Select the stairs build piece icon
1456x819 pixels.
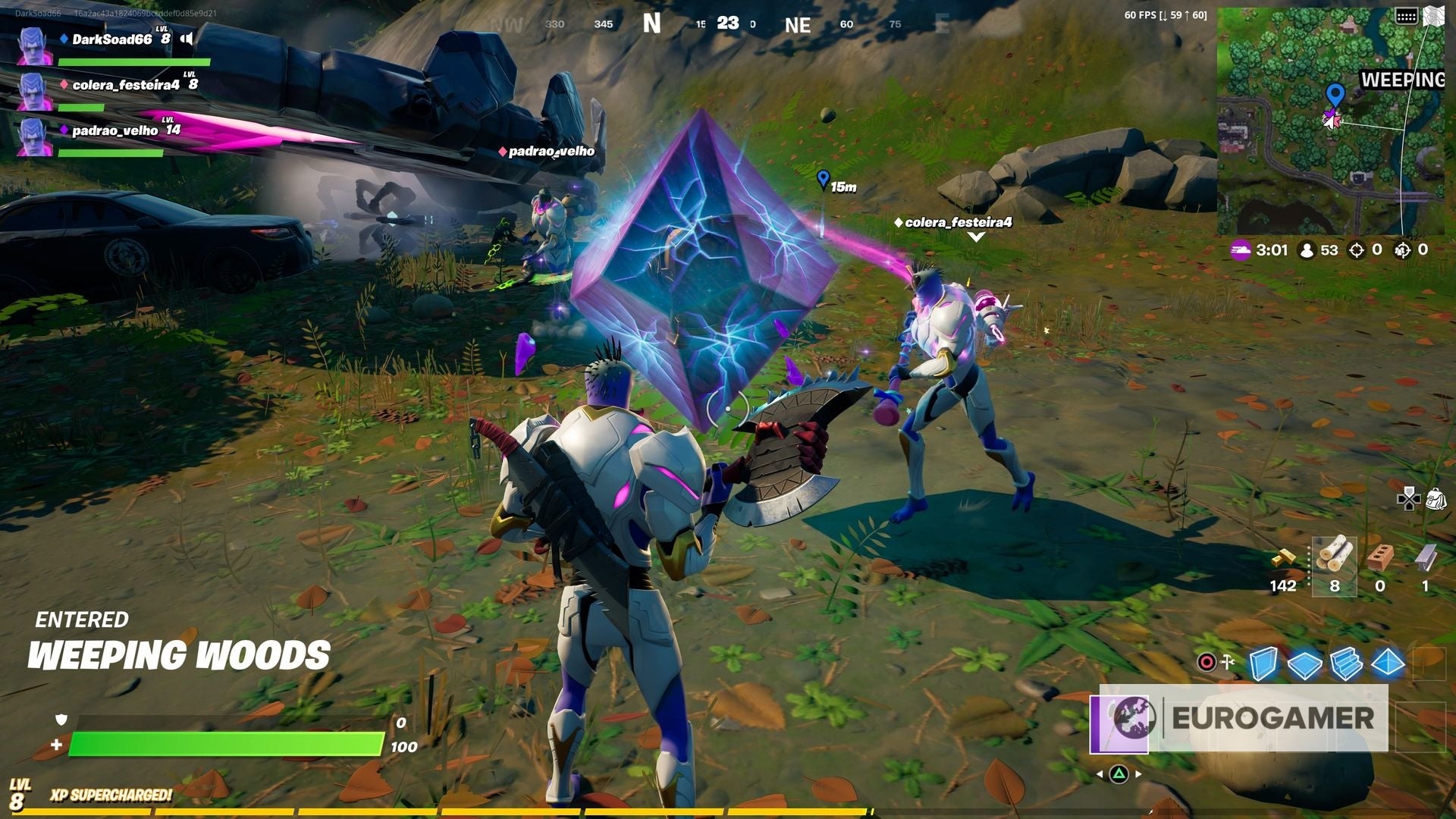[1345, 664]
